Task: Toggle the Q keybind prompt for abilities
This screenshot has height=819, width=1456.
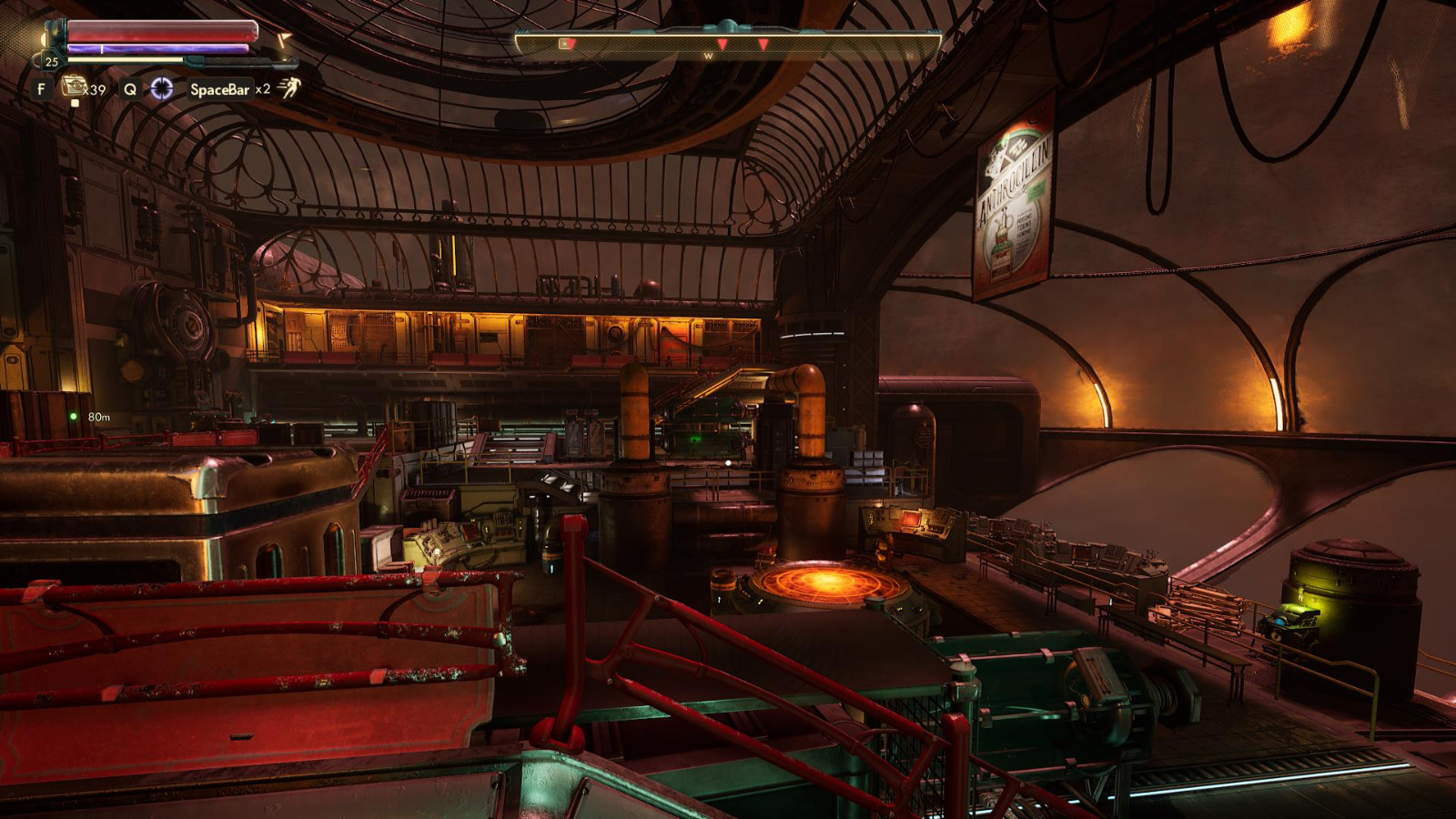Action: (129, 88)
